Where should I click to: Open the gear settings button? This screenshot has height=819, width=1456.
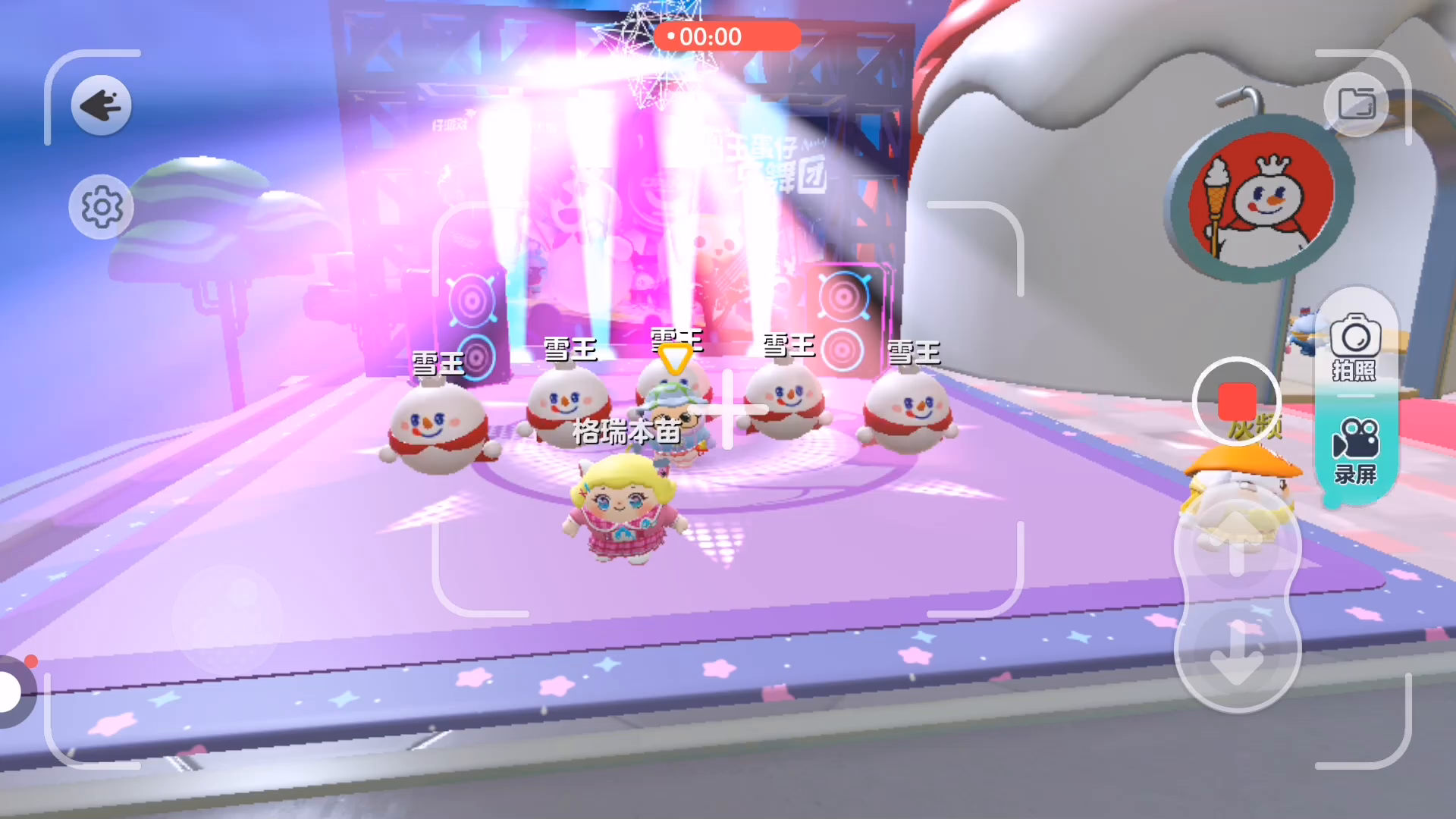pos(102,206)
